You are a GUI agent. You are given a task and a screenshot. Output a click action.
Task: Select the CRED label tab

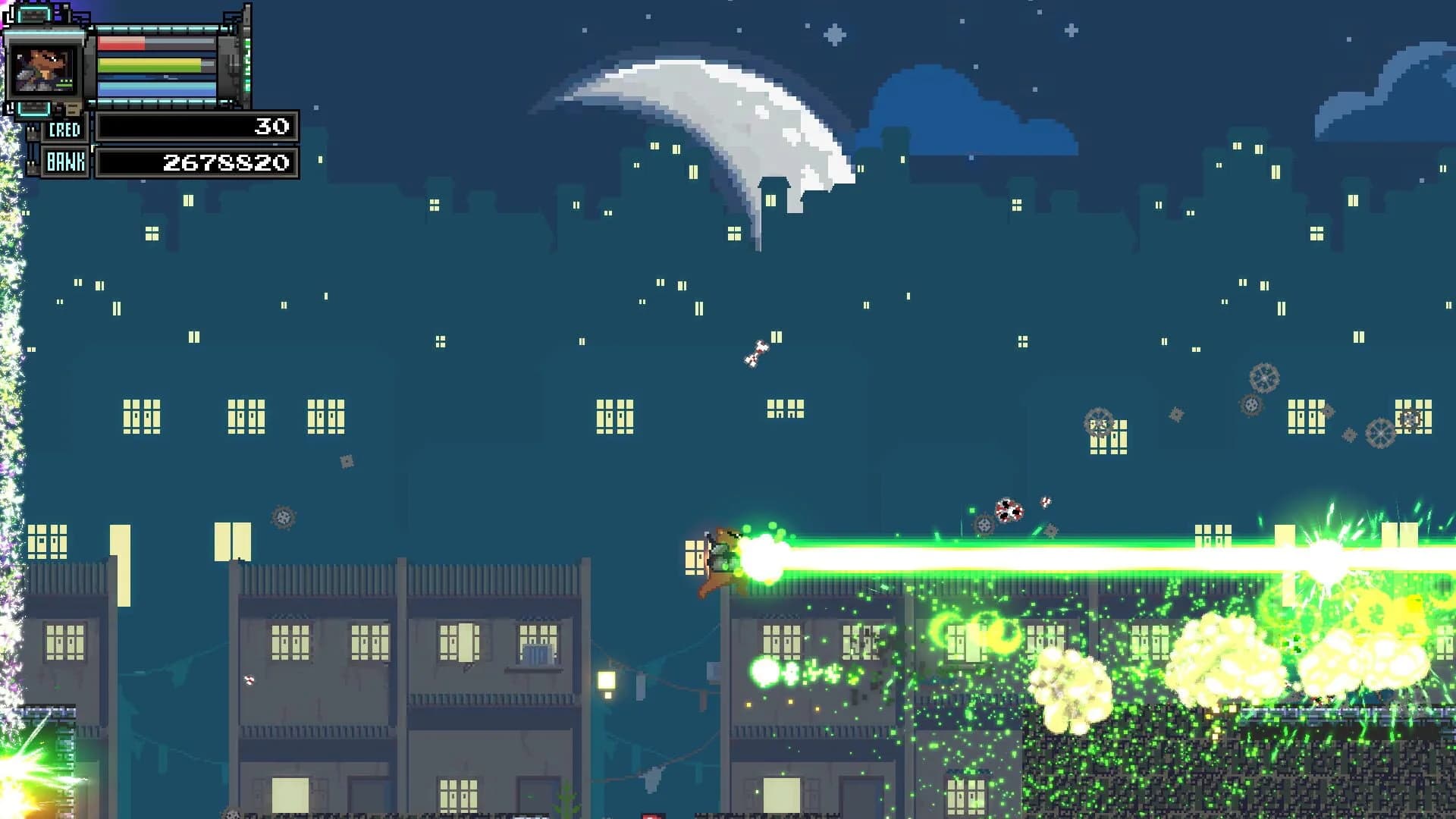pyautogui.click(x=64, y=129)
